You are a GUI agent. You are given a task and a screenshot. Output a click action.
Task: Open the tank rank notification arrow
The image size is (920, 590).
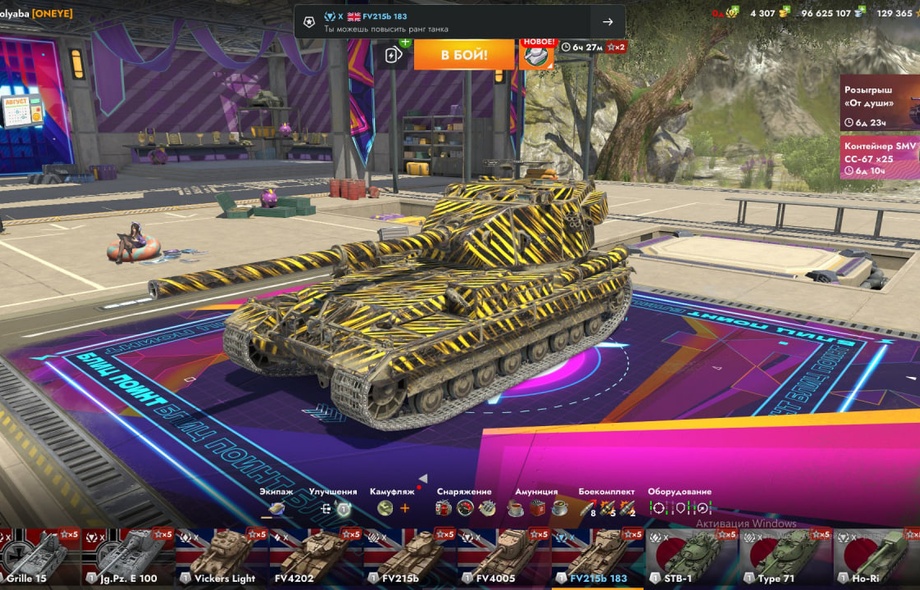click(607, 22)
